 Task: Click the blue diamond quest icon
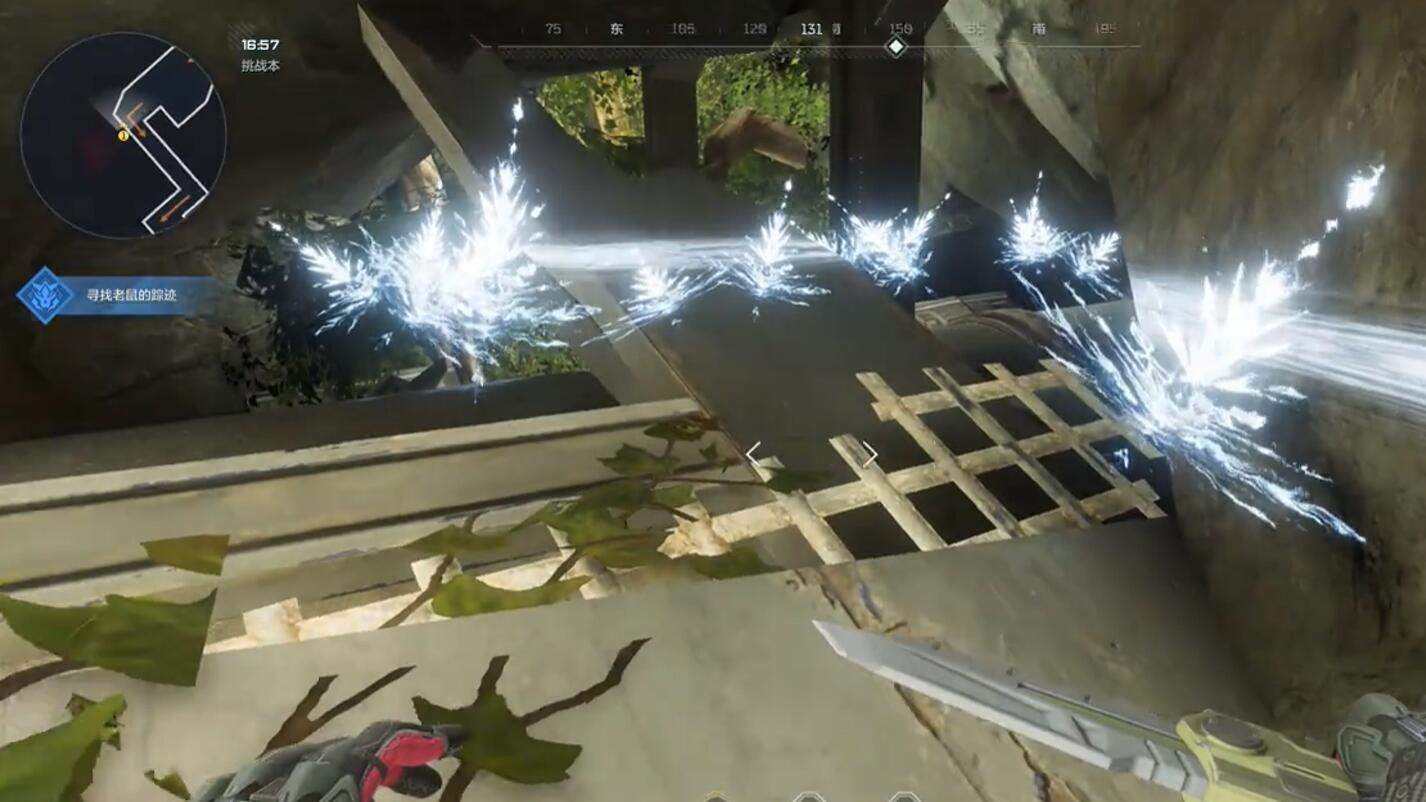tap(45, 296)
